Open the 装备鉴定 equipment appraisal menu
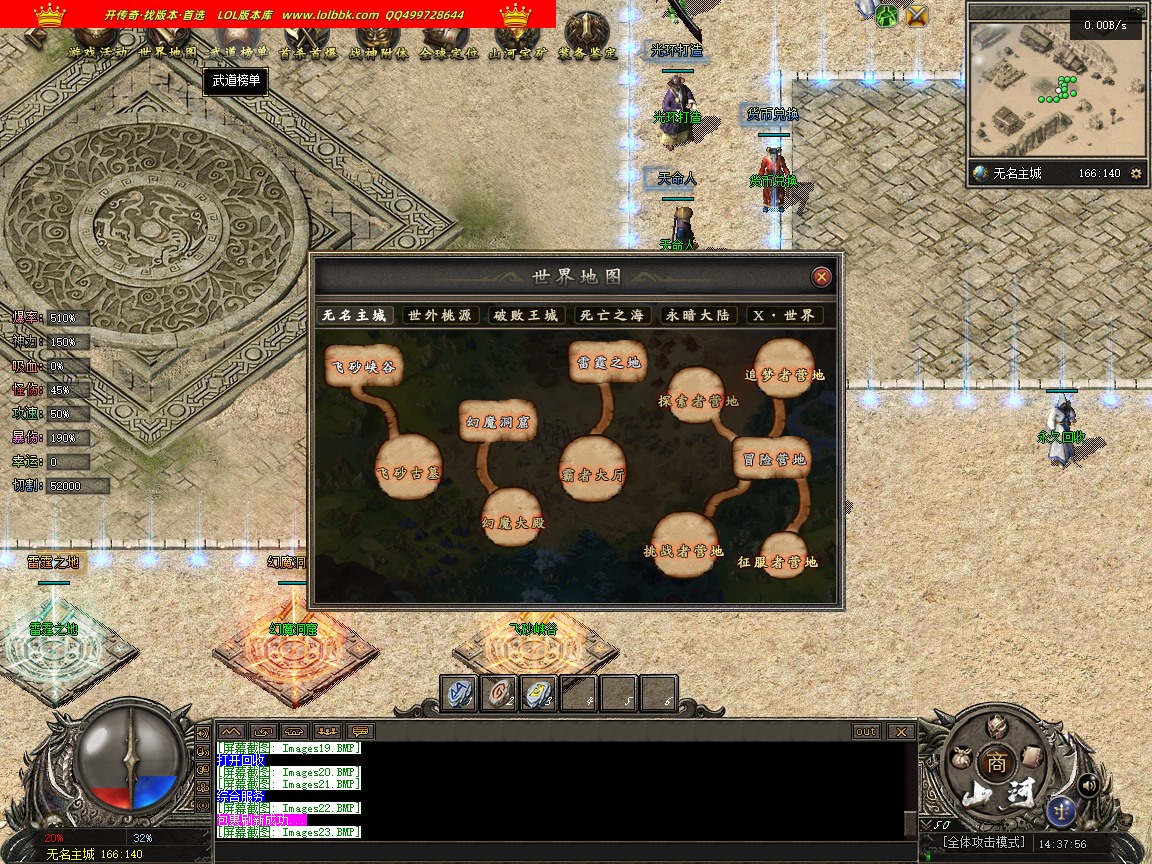This screenshot has width=1152, height=864. click(x=588, y=38)
